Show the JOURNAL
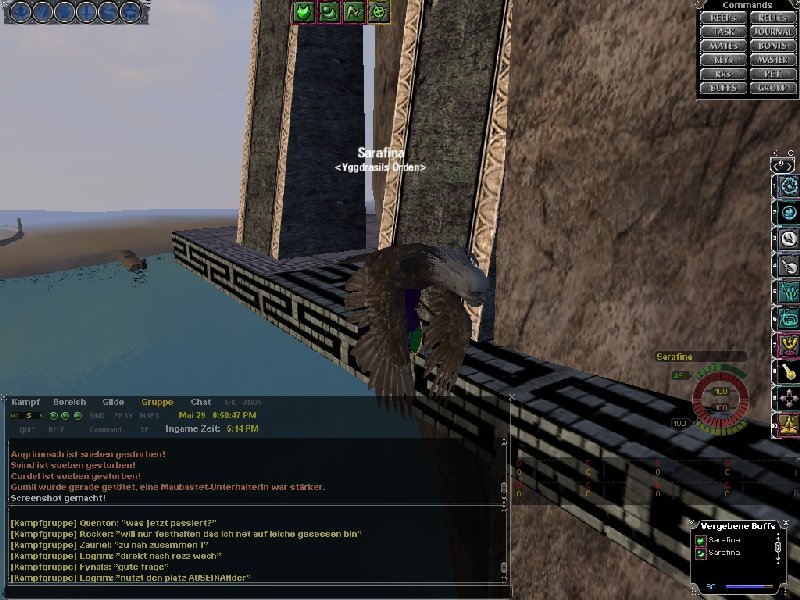 [773, 32]
